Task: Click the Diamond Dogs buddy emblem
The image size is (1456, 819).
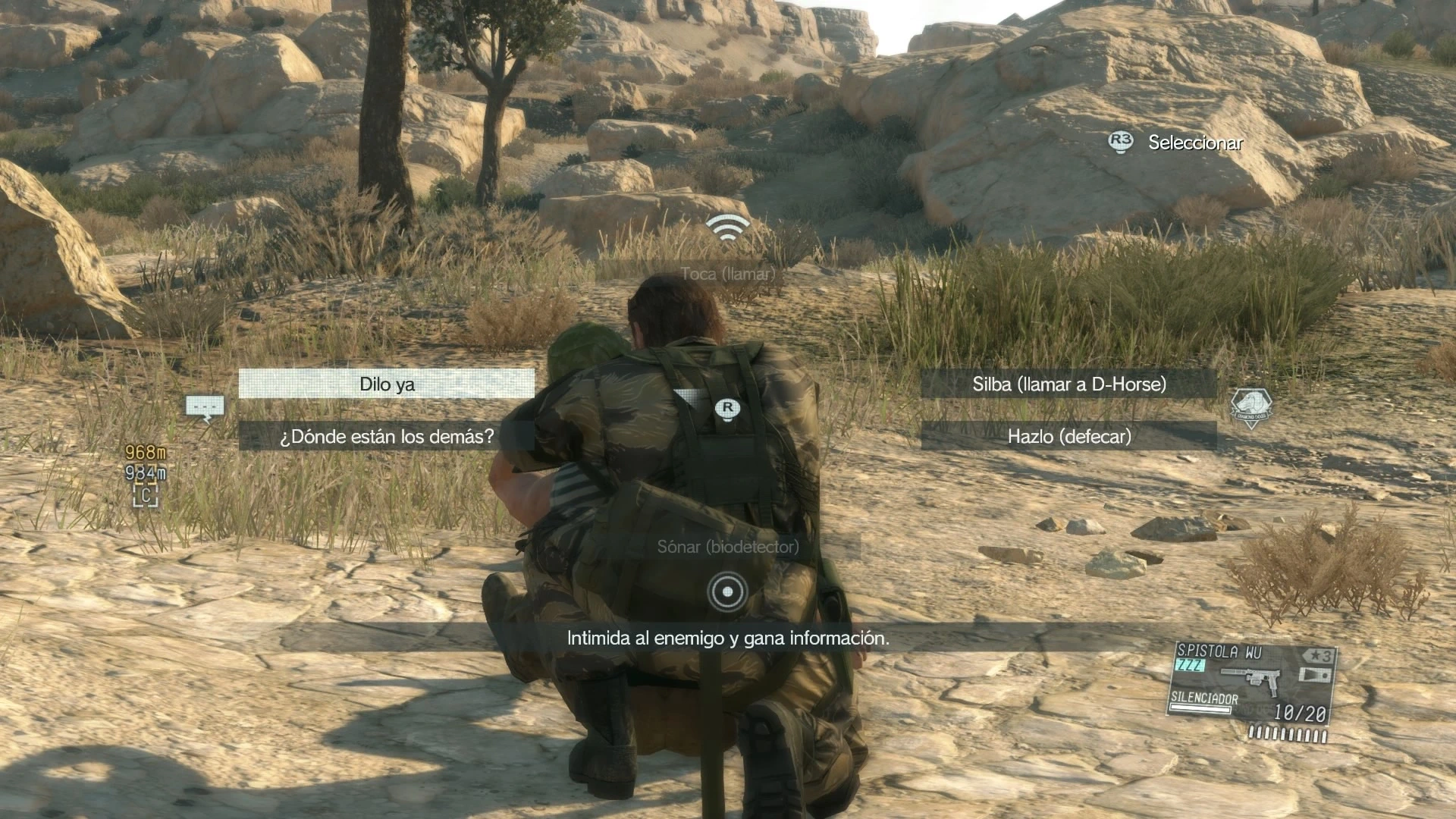Action: pos(1250,408)
